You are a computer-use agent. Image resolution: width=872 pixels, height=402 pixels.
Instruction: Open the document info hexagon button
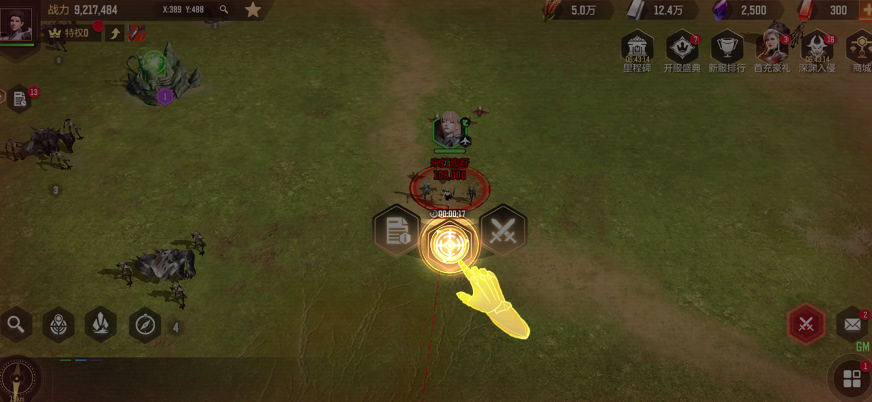click(396, 232)
